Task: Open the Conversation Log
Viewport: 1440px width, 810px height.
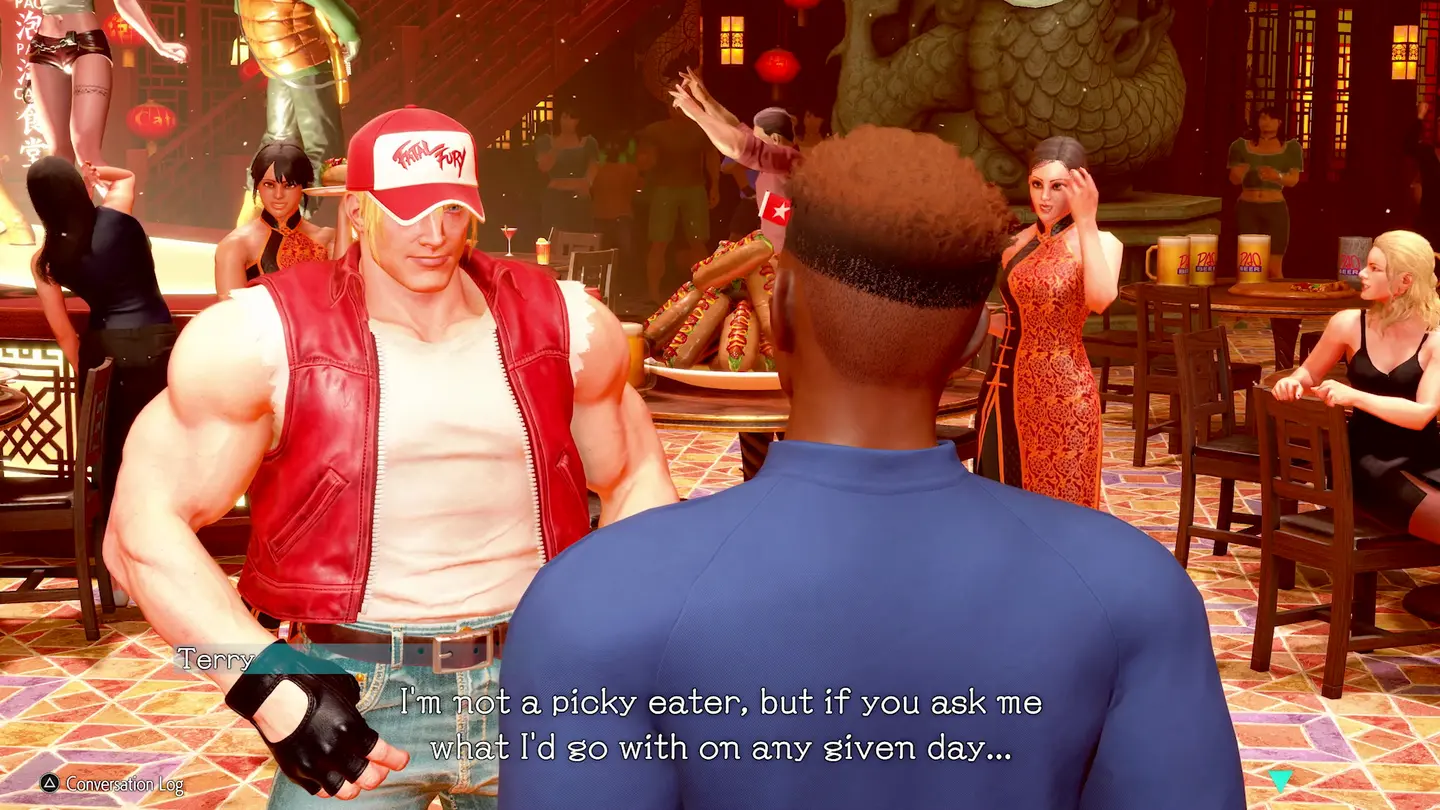Action: [x=110, y=784]
